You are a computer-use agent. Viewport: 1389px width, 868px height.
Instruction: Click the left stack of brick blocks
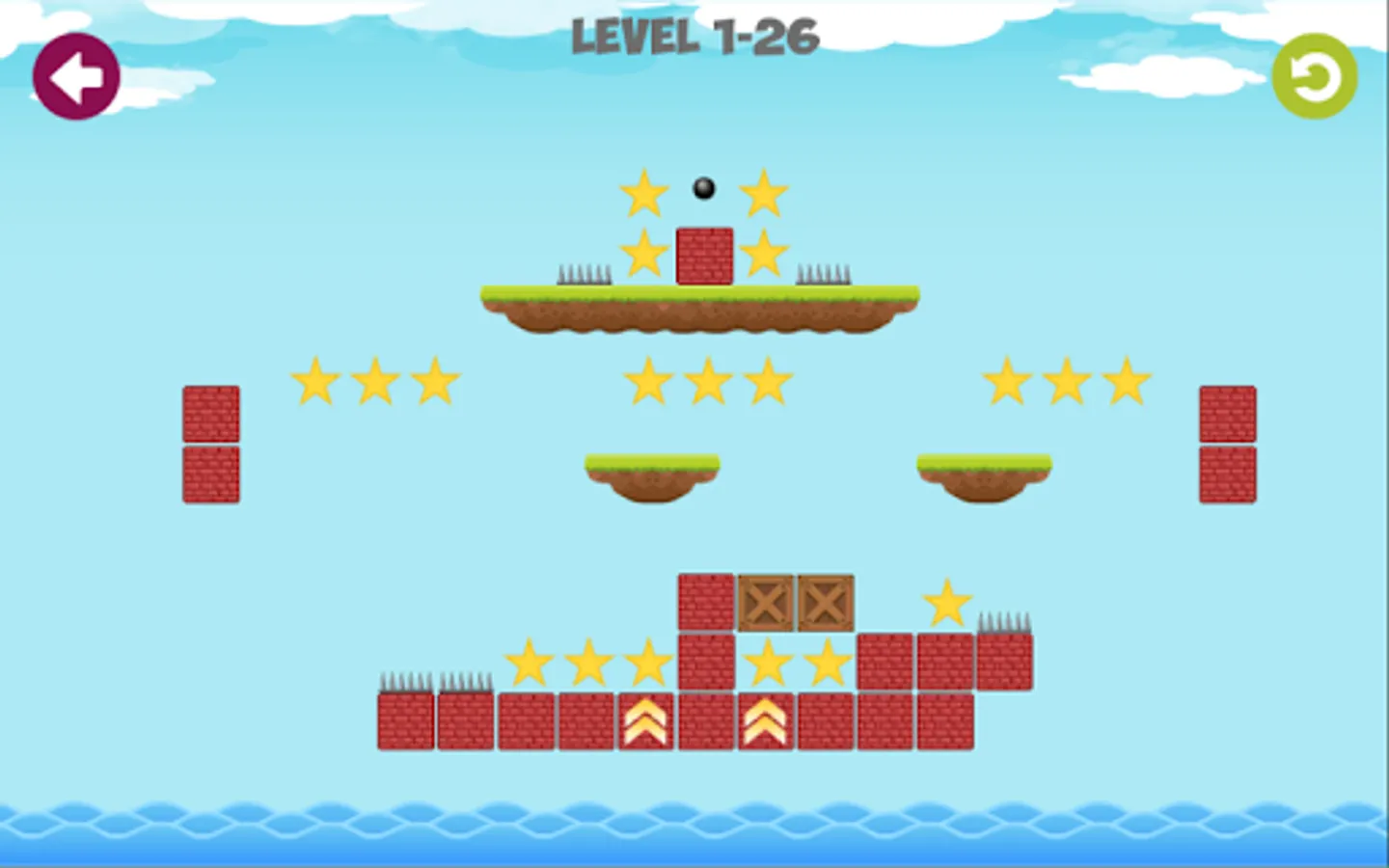[x=210, y=444]
